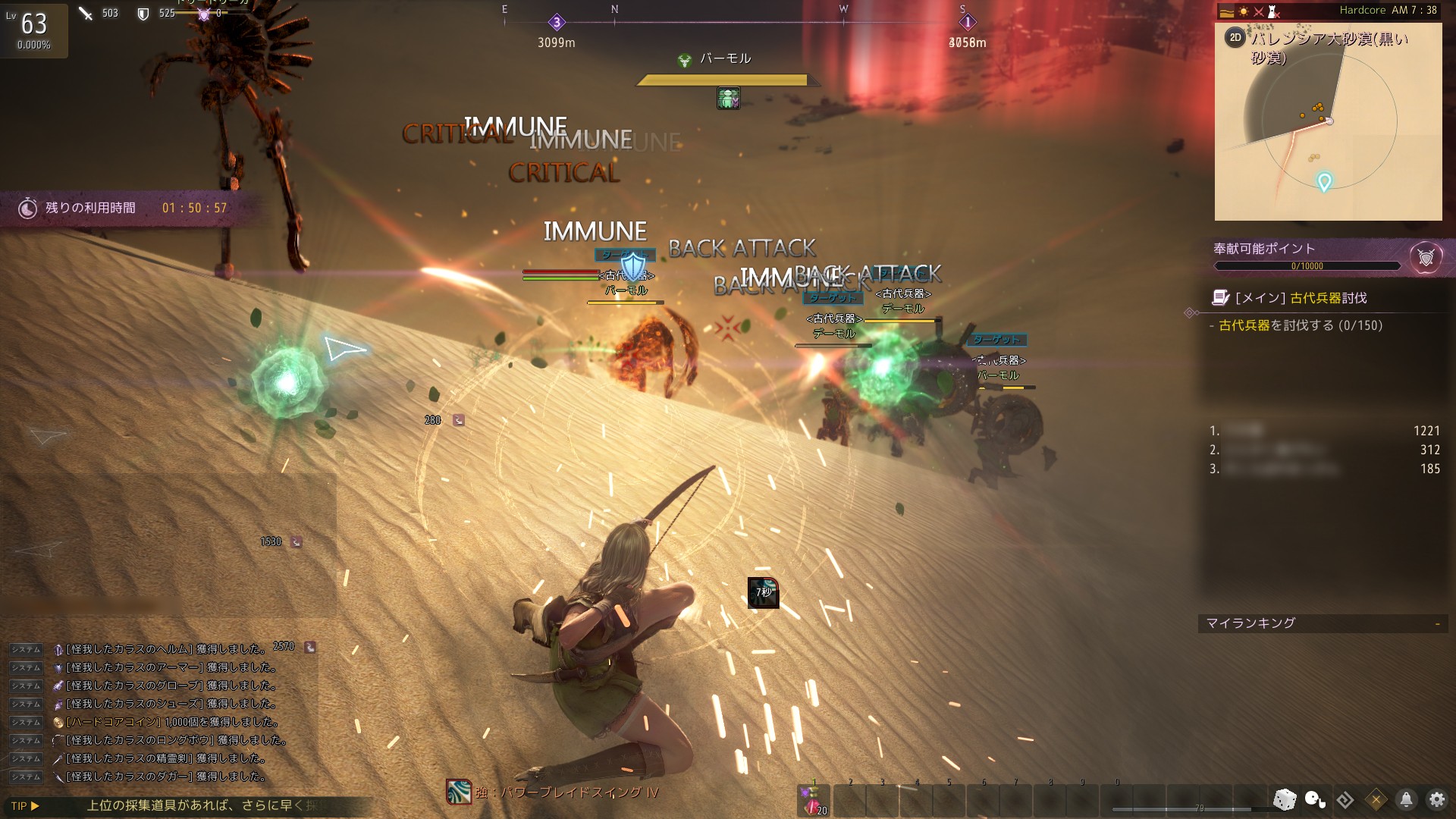Click the crossed swords shield emblem
The height and width of the screenshot is (819, 1456).
tap(1426, 258)
